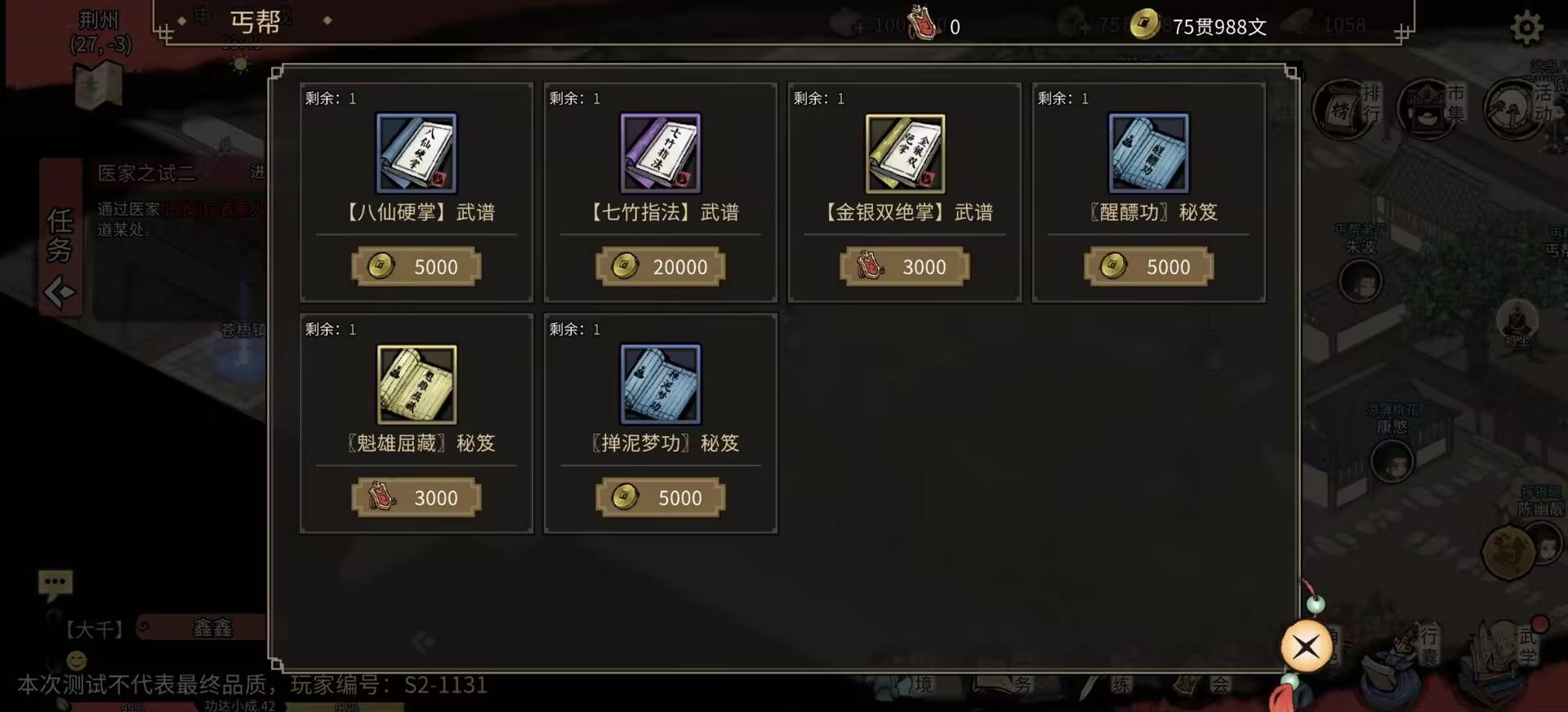
Task: Select the 醒醴功 secret scroll thumbnail
Action: point(1149,153)
